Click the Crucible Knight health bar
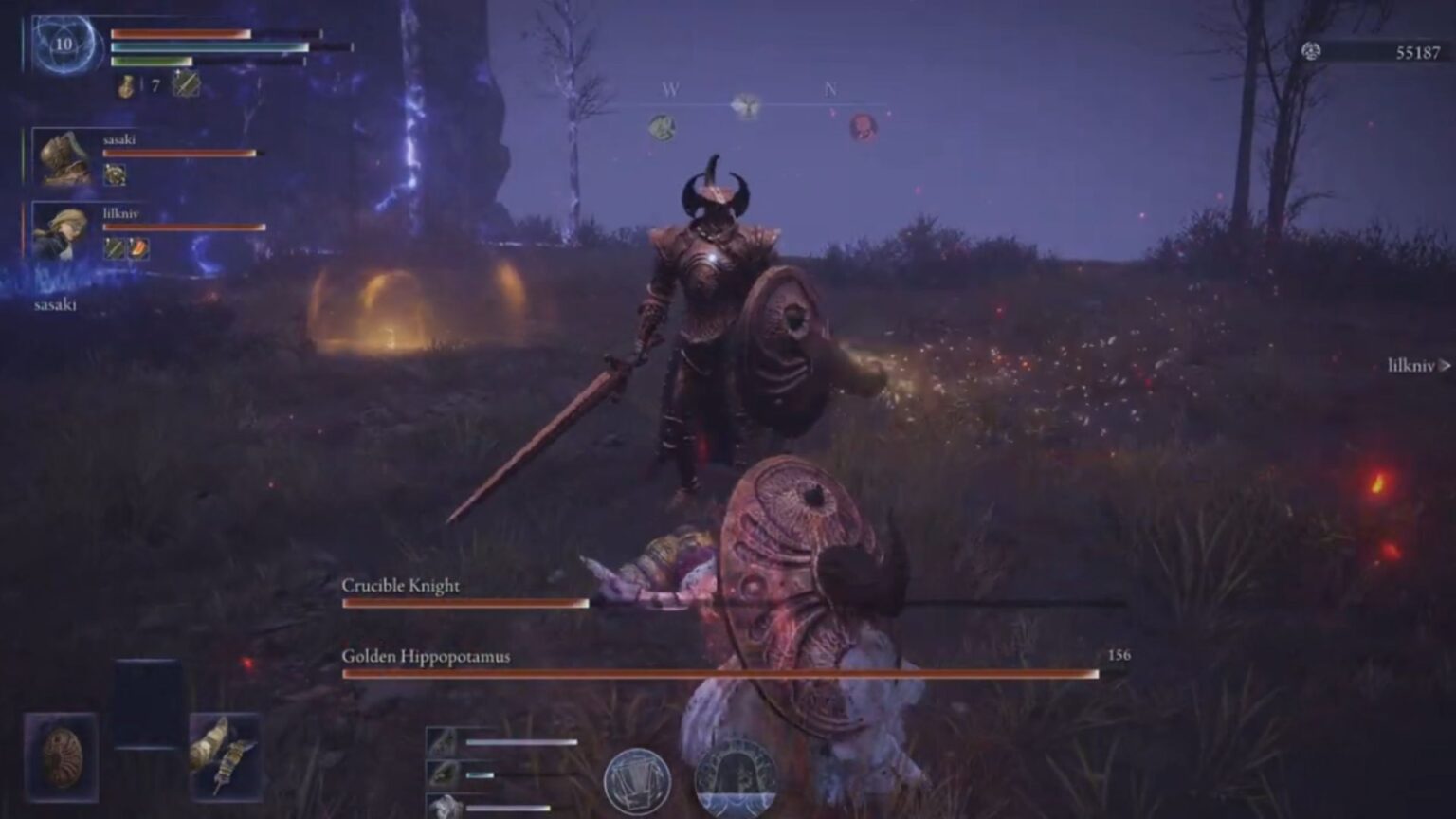Screen dimensions: 1456x819 (x=464, y=602)
